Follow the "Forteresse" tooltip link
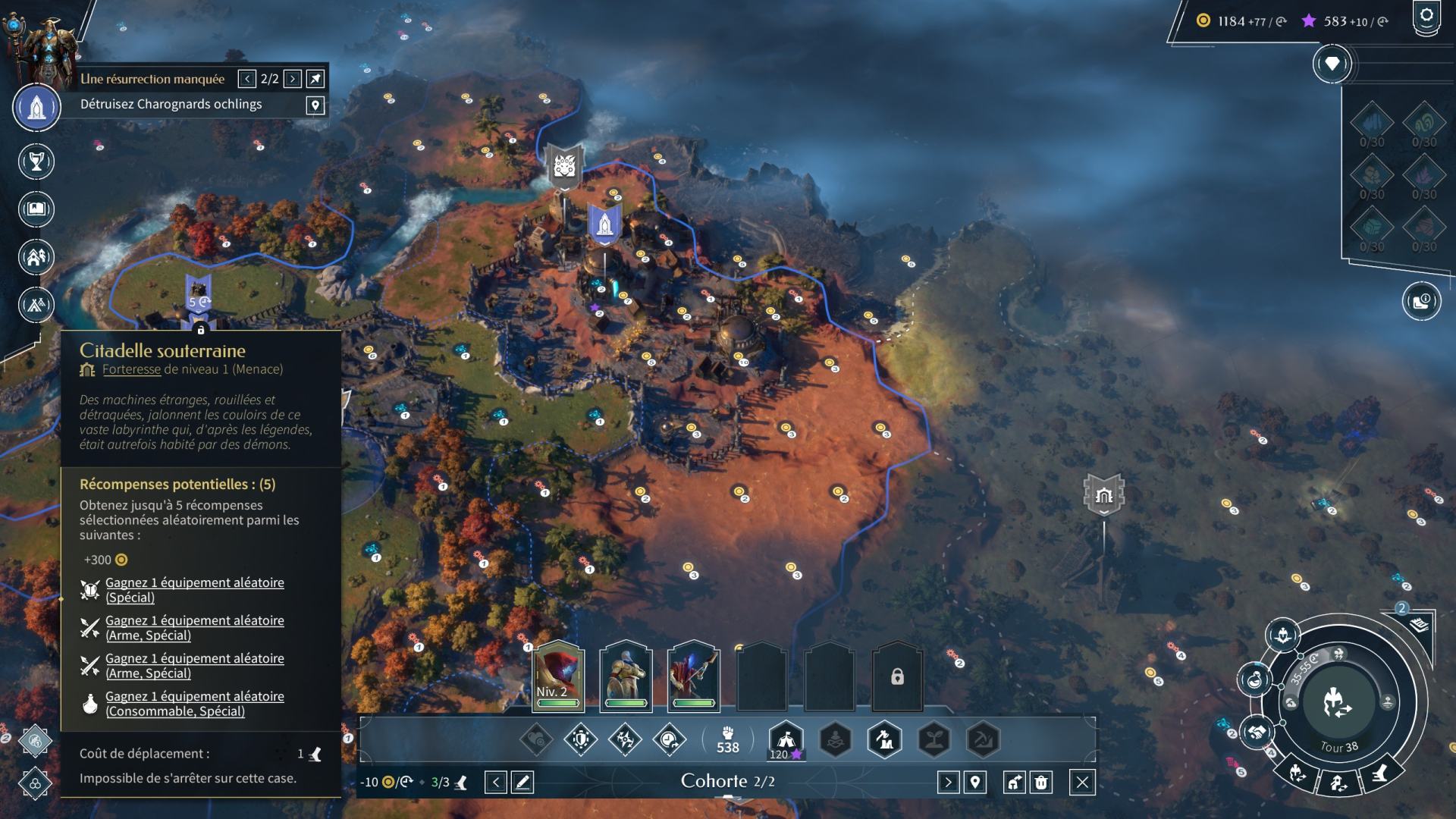 pos(131,369)
